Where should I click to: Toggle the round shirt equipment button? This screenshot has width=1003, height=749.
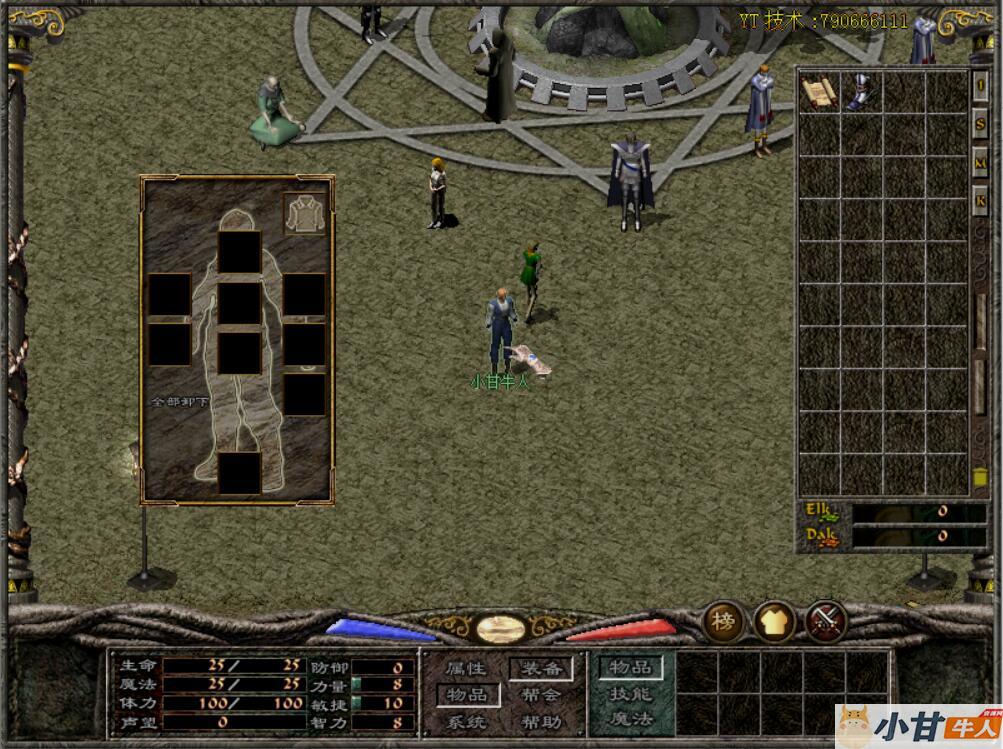(774, 621)
